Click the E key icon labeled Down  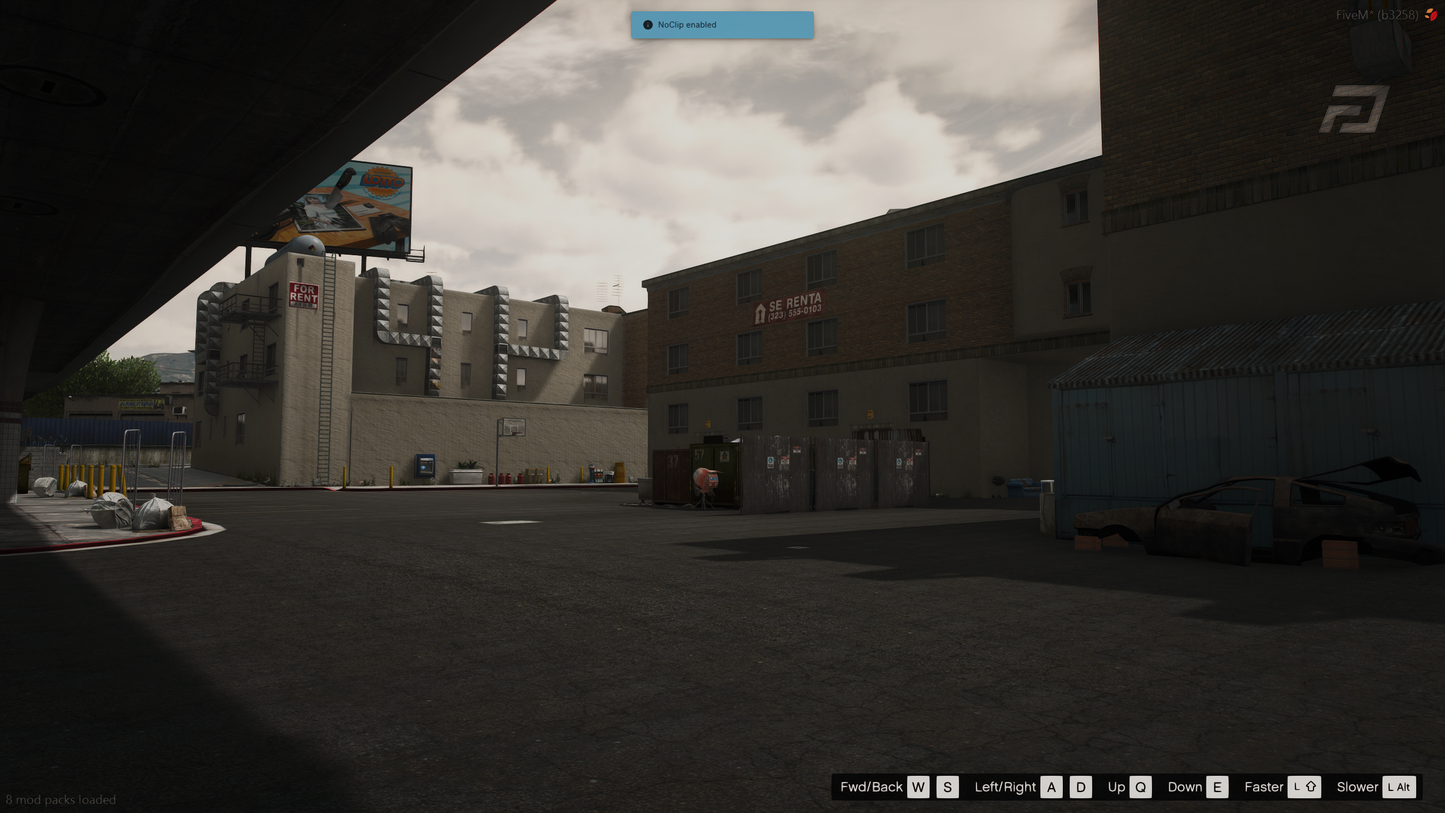click(x=1217, y=787)
